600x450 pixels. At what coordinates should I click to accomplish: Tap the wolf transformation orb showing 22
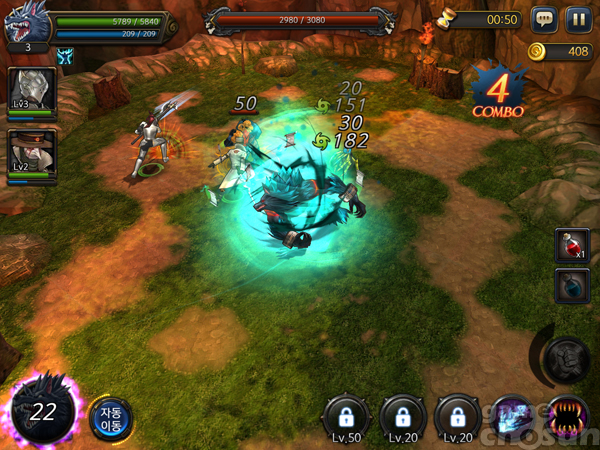pos(42,411)
